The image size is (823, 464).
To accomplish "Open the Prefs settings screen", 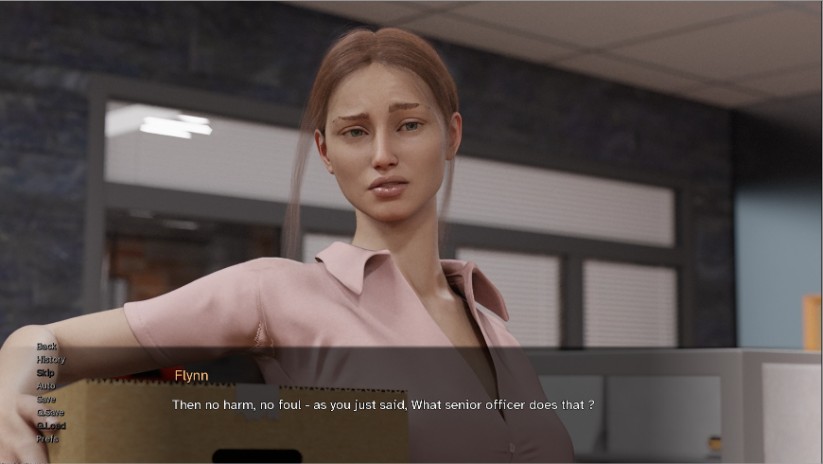I will (48, 438).
